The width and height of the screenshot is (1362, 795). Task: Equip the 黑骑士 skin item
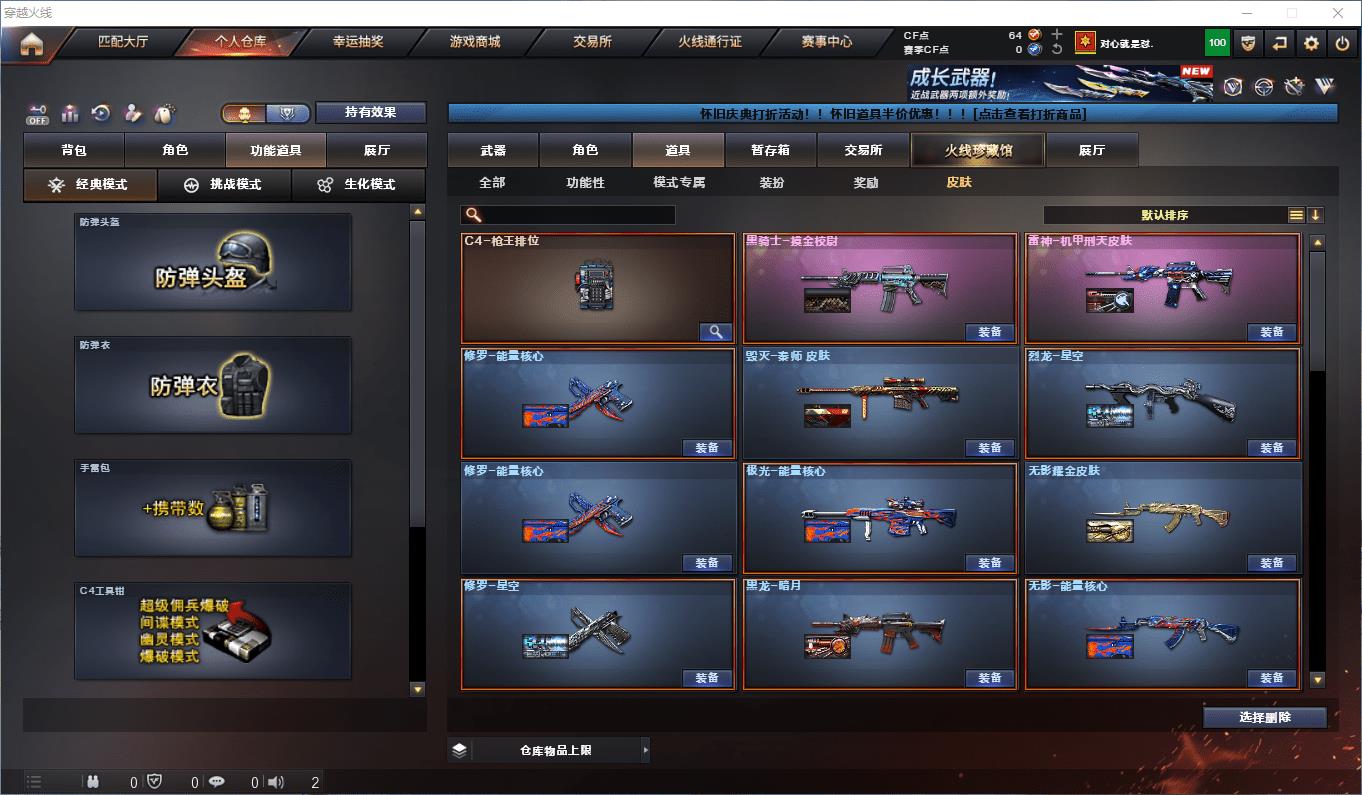990,332
